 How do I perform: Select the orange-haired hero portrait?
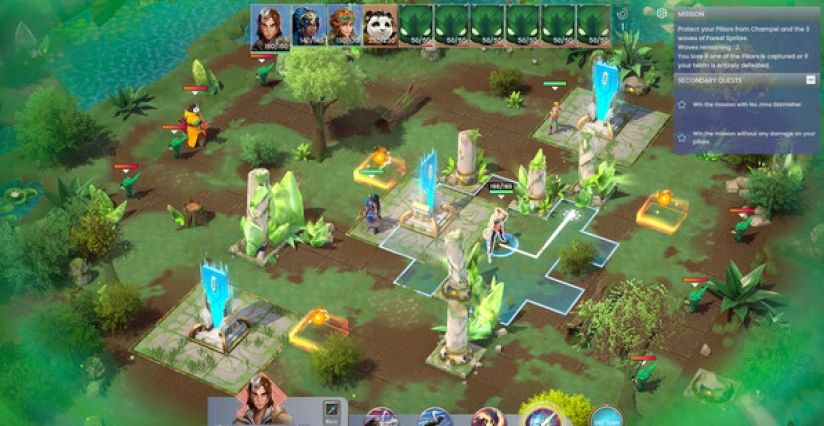point(342,26)
